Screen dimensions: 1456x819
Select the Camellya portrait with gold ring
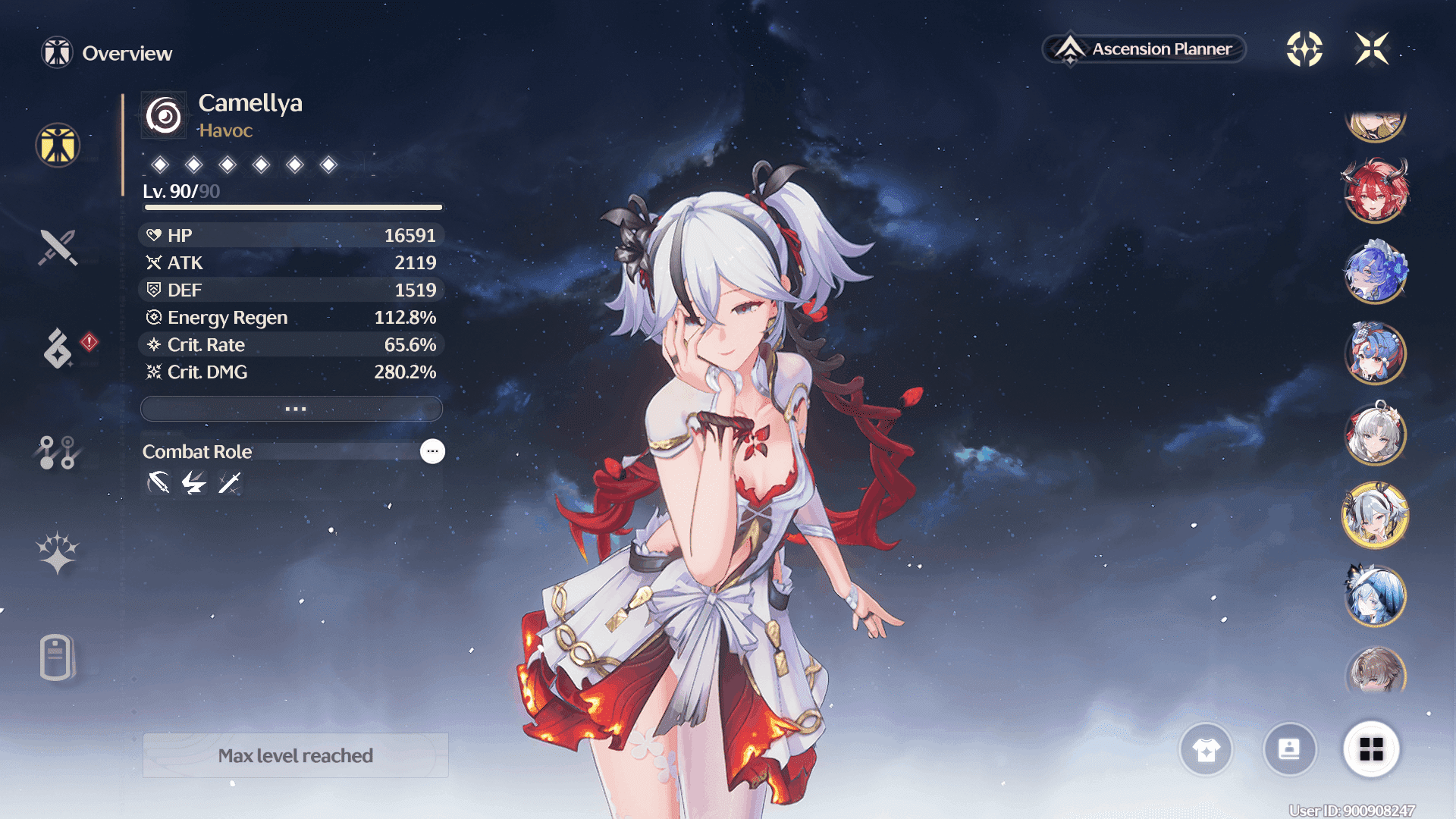1376,516
